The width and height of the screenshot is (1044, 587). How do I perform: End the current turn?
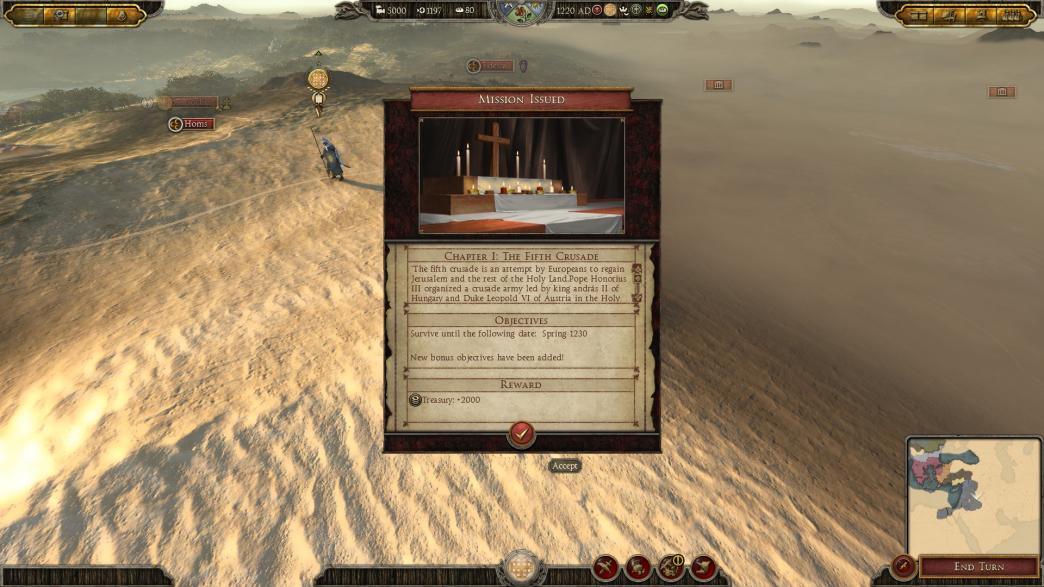[x=979, y=567]
